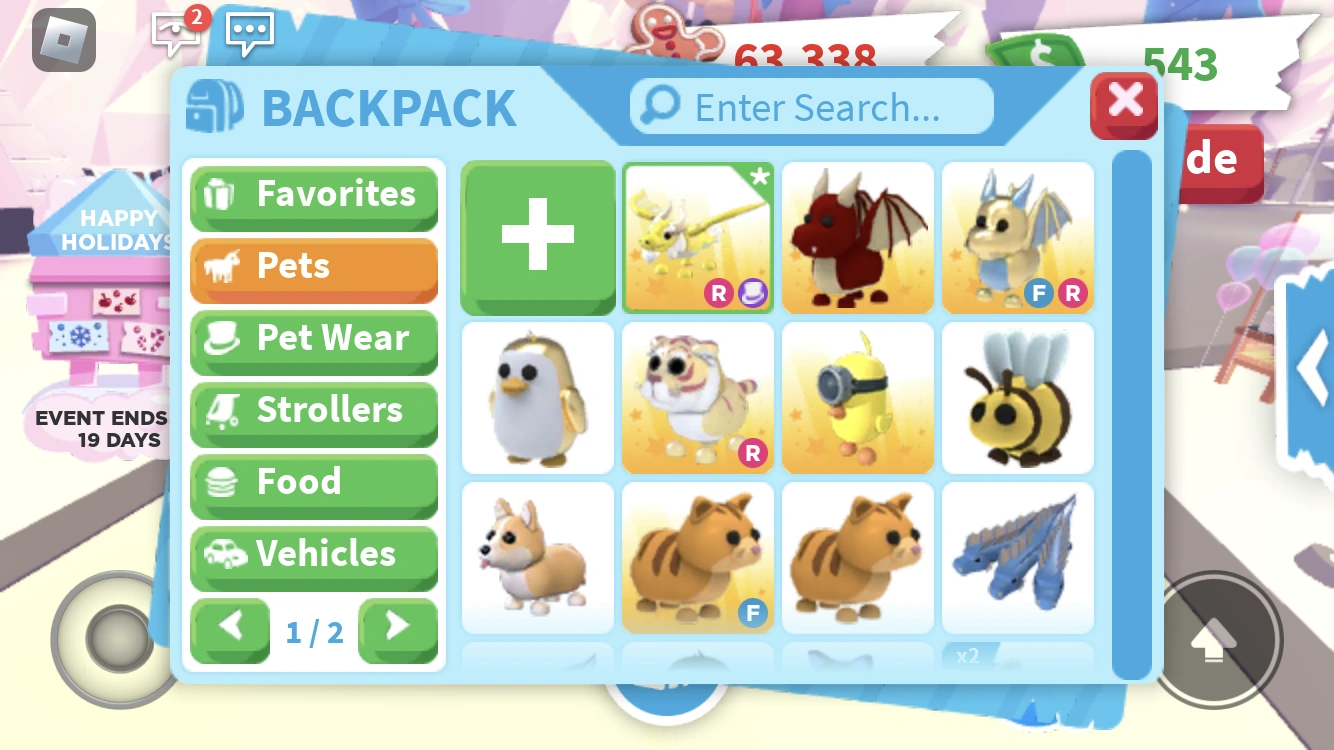The height and width of the screenshot is (750, 1334).
Task: Click the green plus to equip a pet
Action: 537,237
